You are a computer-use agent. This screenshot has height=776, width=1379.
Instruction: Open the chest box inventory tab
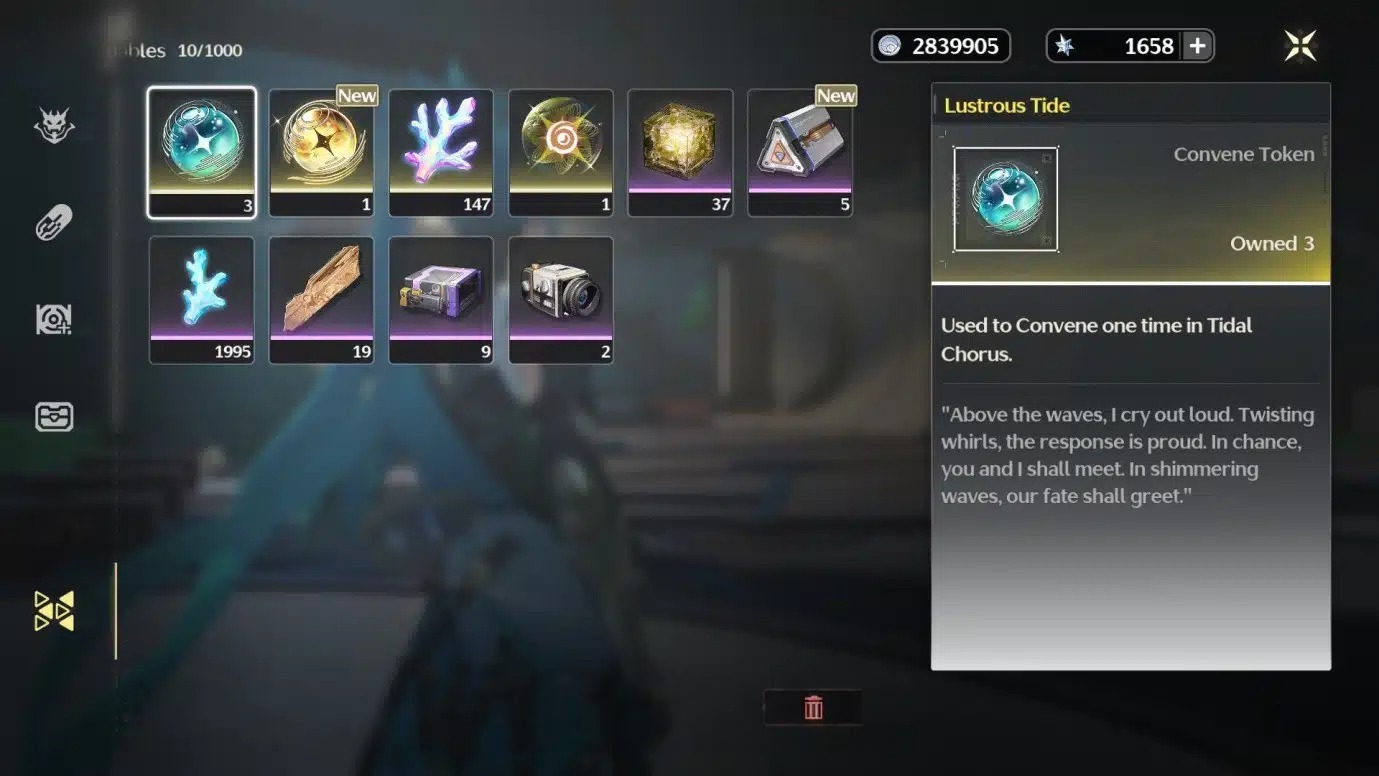(54, 416)
